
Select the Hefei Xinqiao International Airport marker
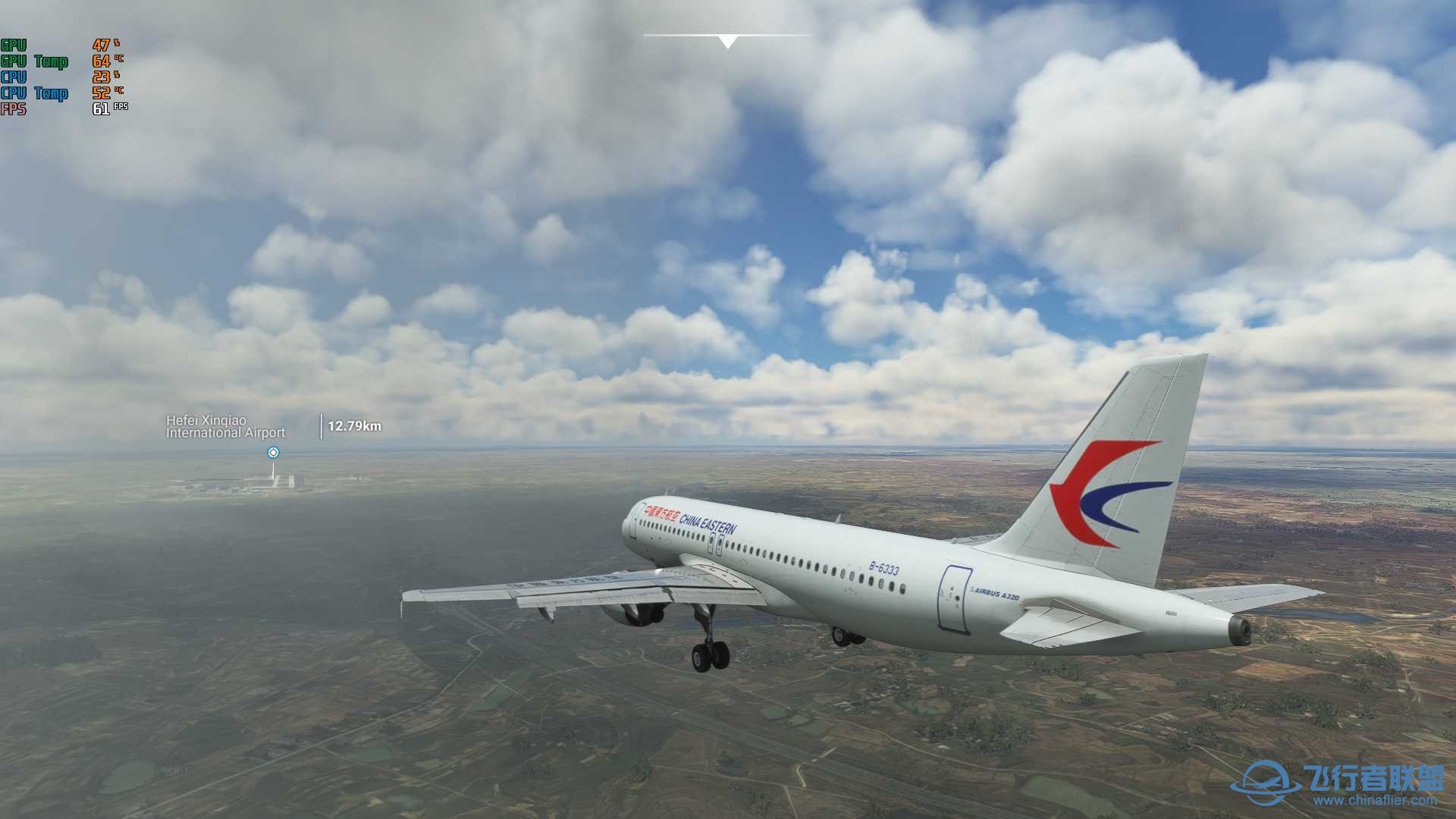point(274,453)
